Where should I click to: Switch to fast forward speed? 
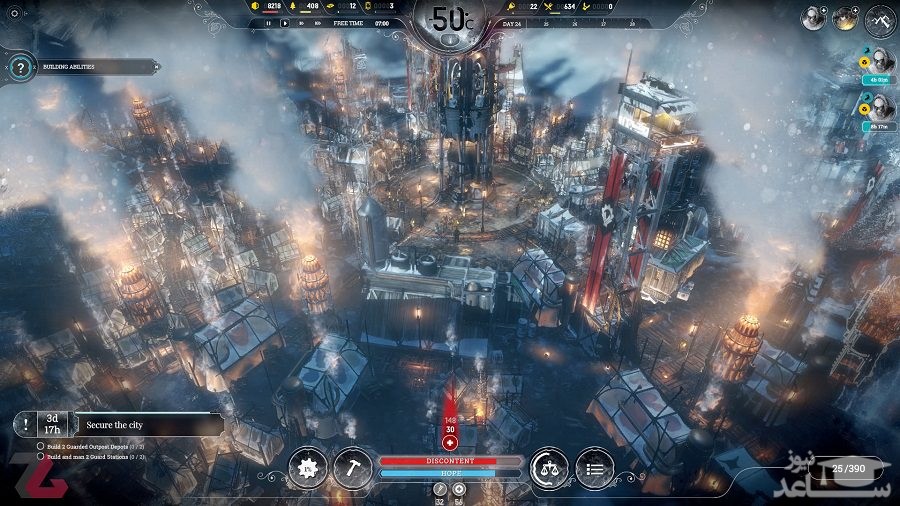click(x=301, y=22)
